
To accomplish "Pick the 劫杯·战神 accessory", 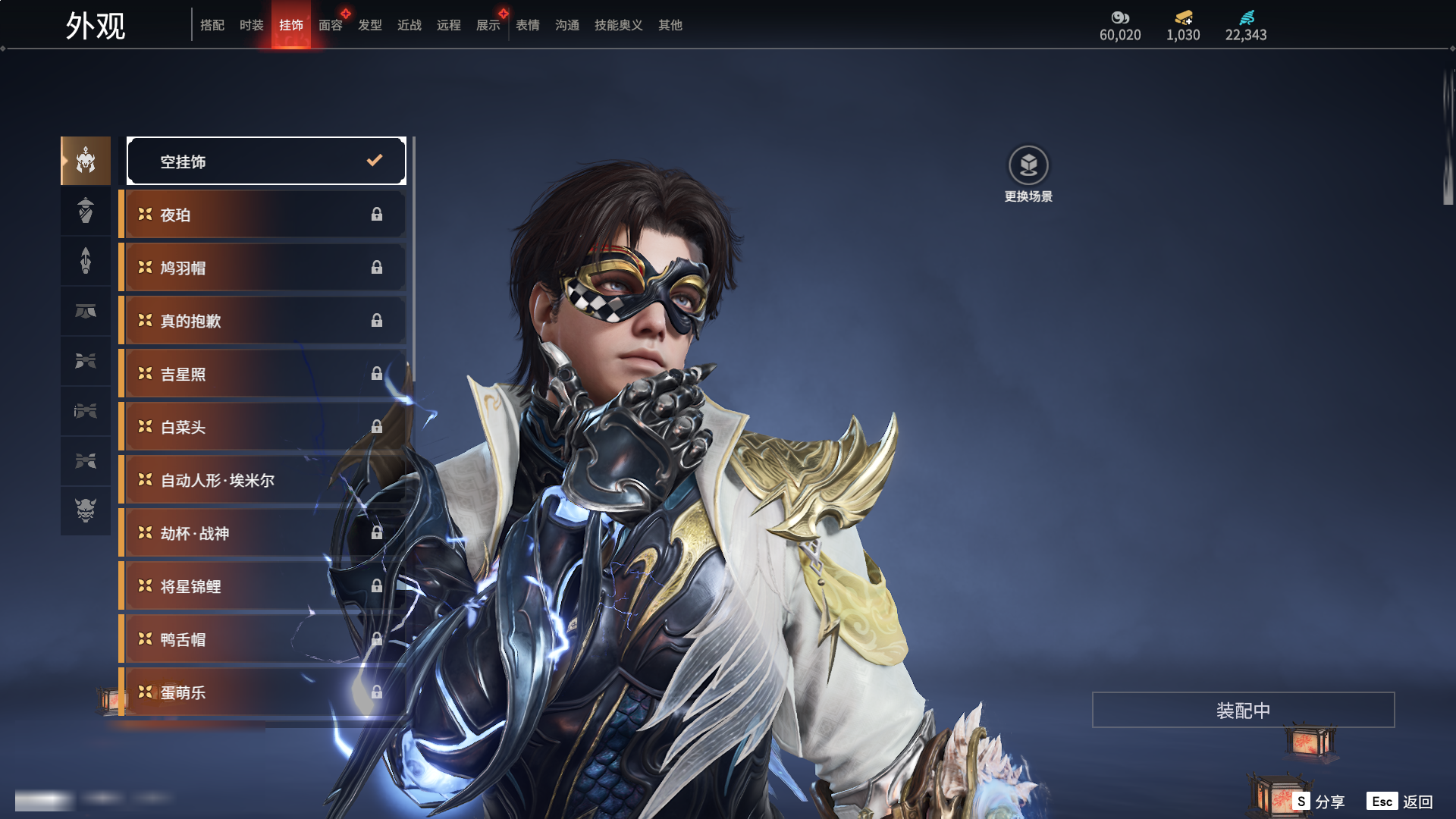I will click(262, 533).
